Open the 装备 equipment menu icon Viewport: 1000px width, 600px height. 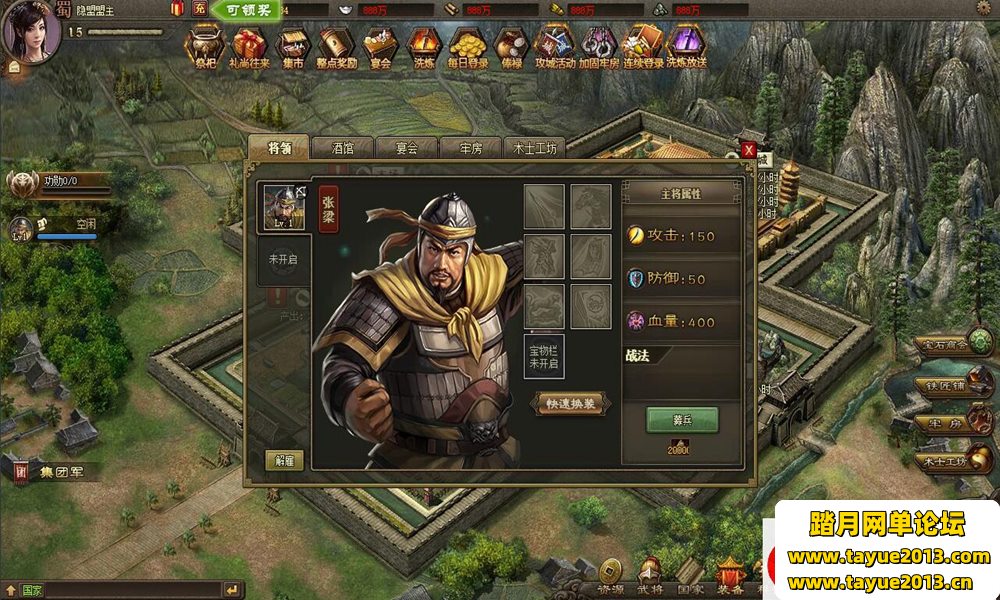[x=729, y=574]
